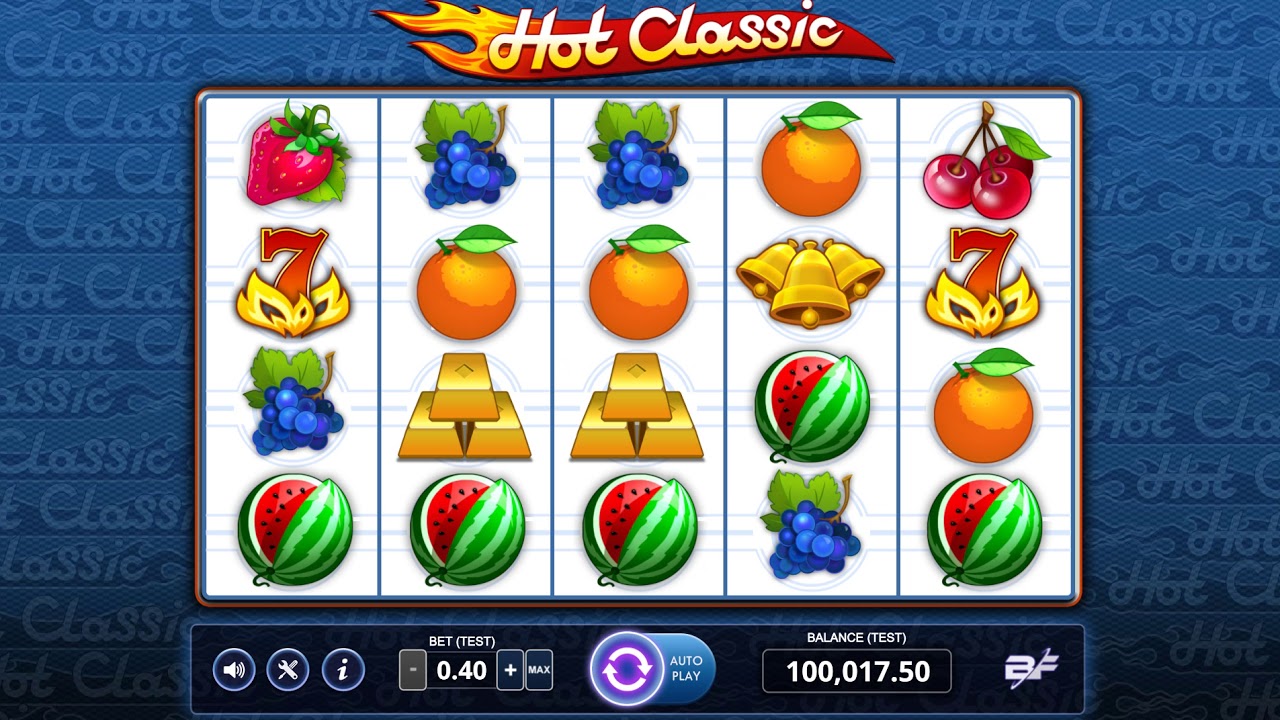
Task: Decrease the bet with the minus button
Action: click(411, 670)
